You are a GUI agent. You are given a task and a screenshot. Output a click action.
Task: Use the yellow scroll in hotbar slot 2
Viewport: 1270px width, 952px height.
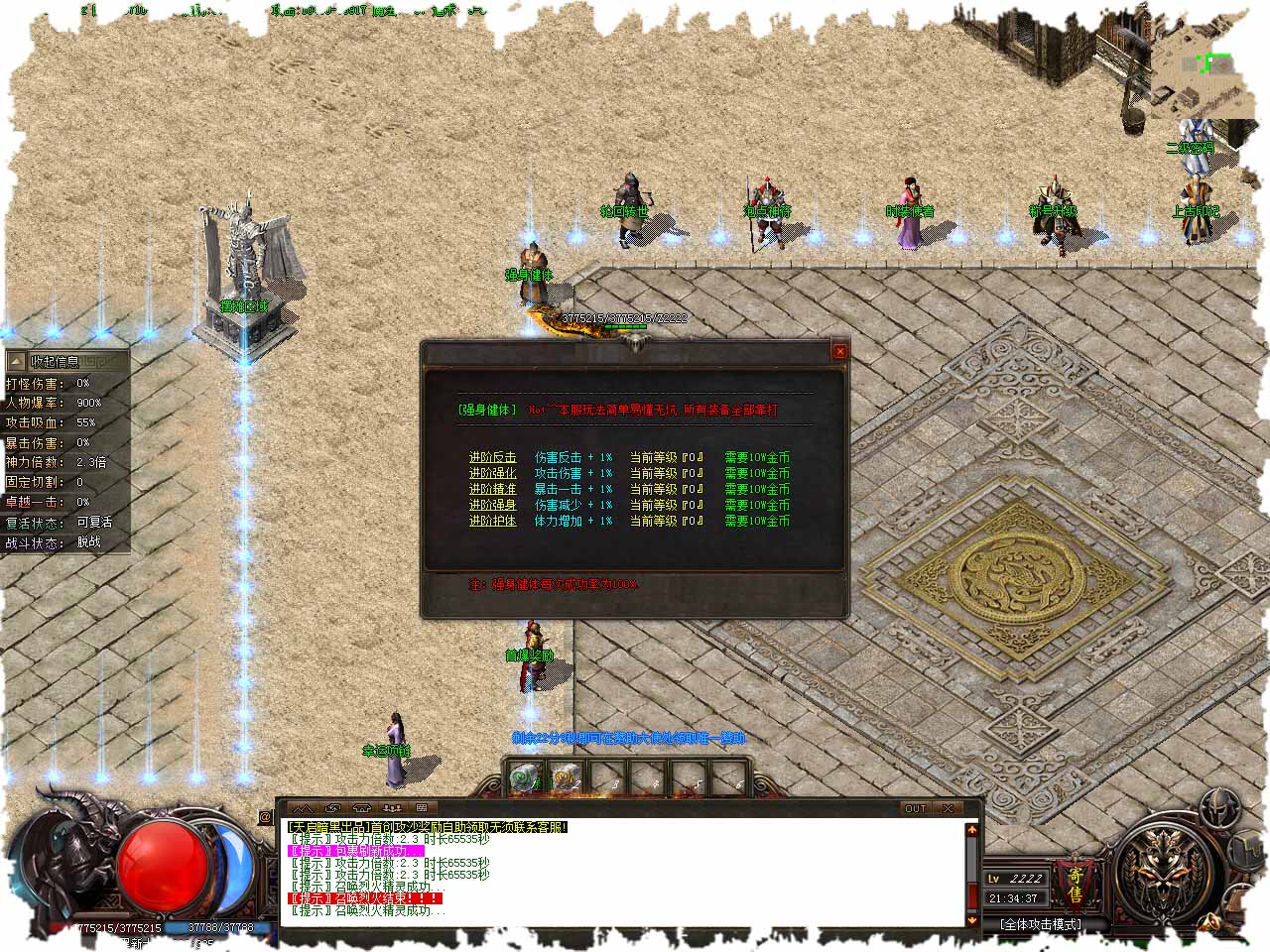[x=566, y=777]
